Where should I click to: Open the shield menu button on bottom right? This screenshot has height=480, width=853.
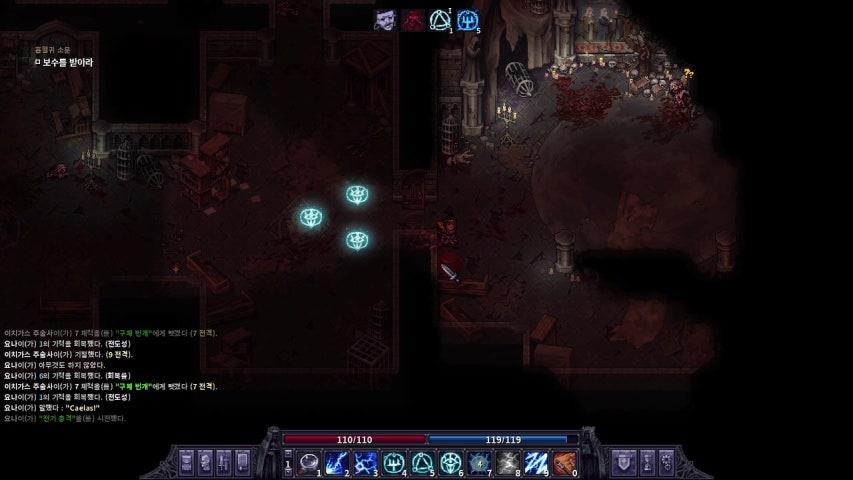click(622, 462)
